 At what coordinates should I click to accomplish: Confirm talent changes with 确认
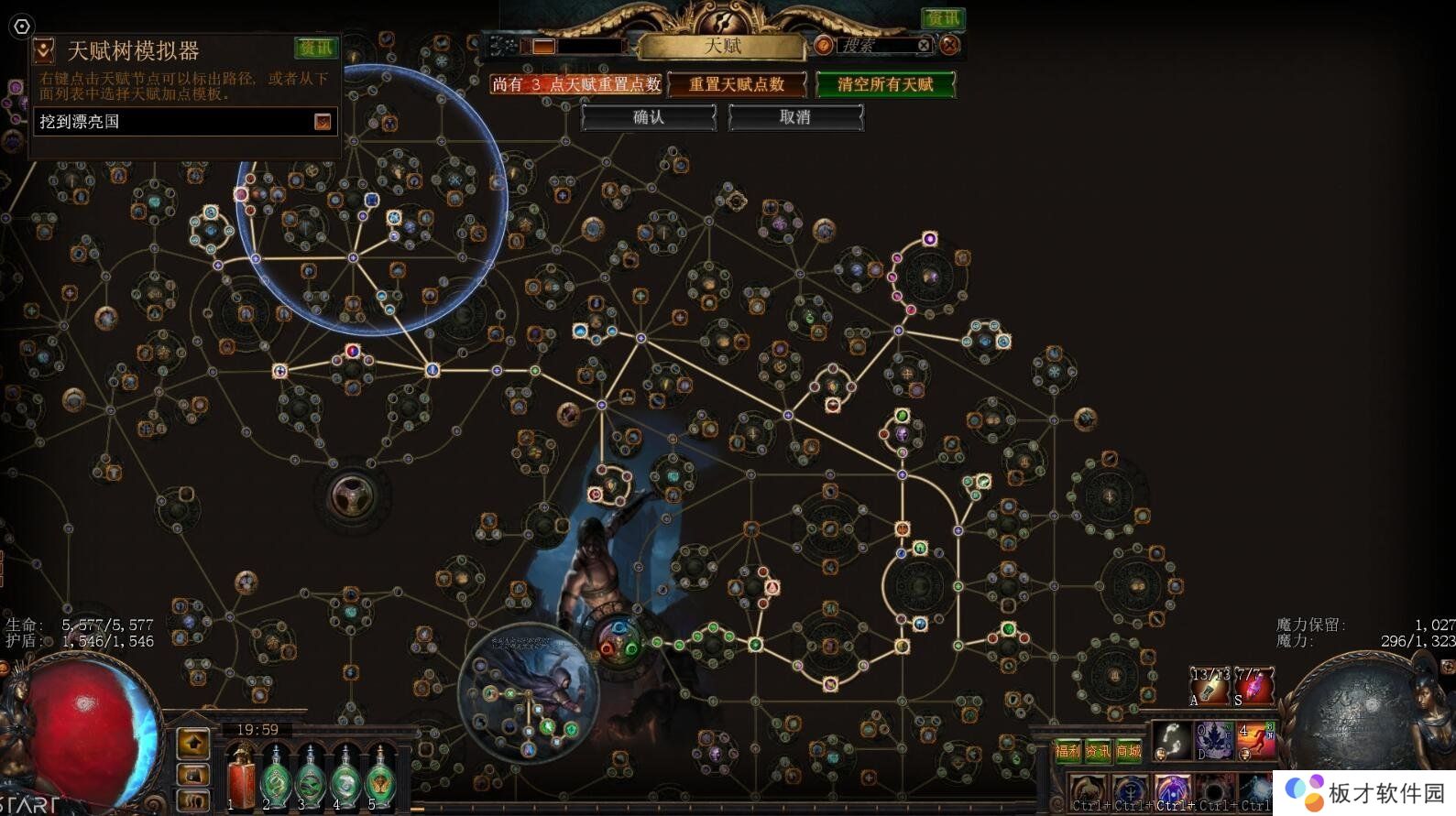point(649,117)
